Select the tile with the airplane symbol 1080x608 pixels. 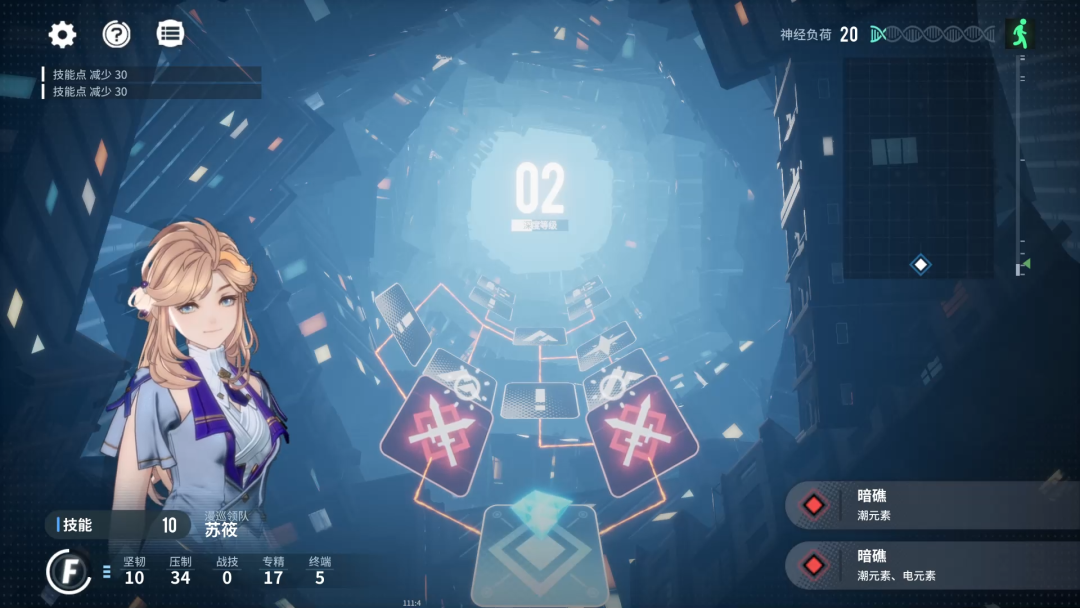pyautogui.click(x=606, y=346)
